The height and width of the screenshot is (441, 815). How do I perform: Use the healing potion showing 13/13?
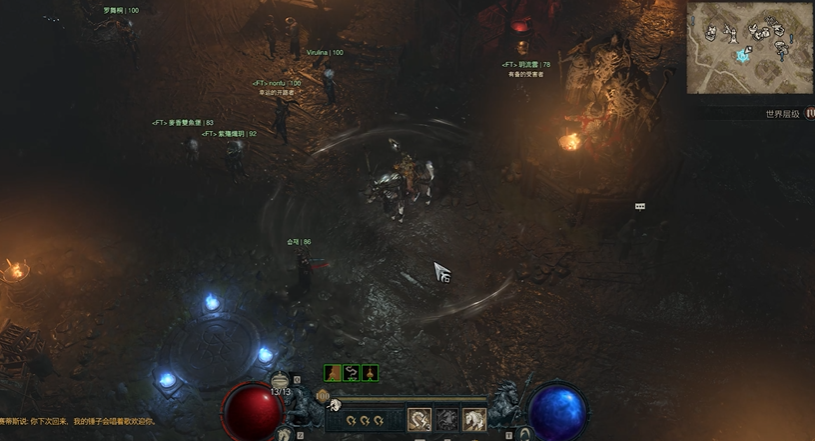(x=280, y=381)
